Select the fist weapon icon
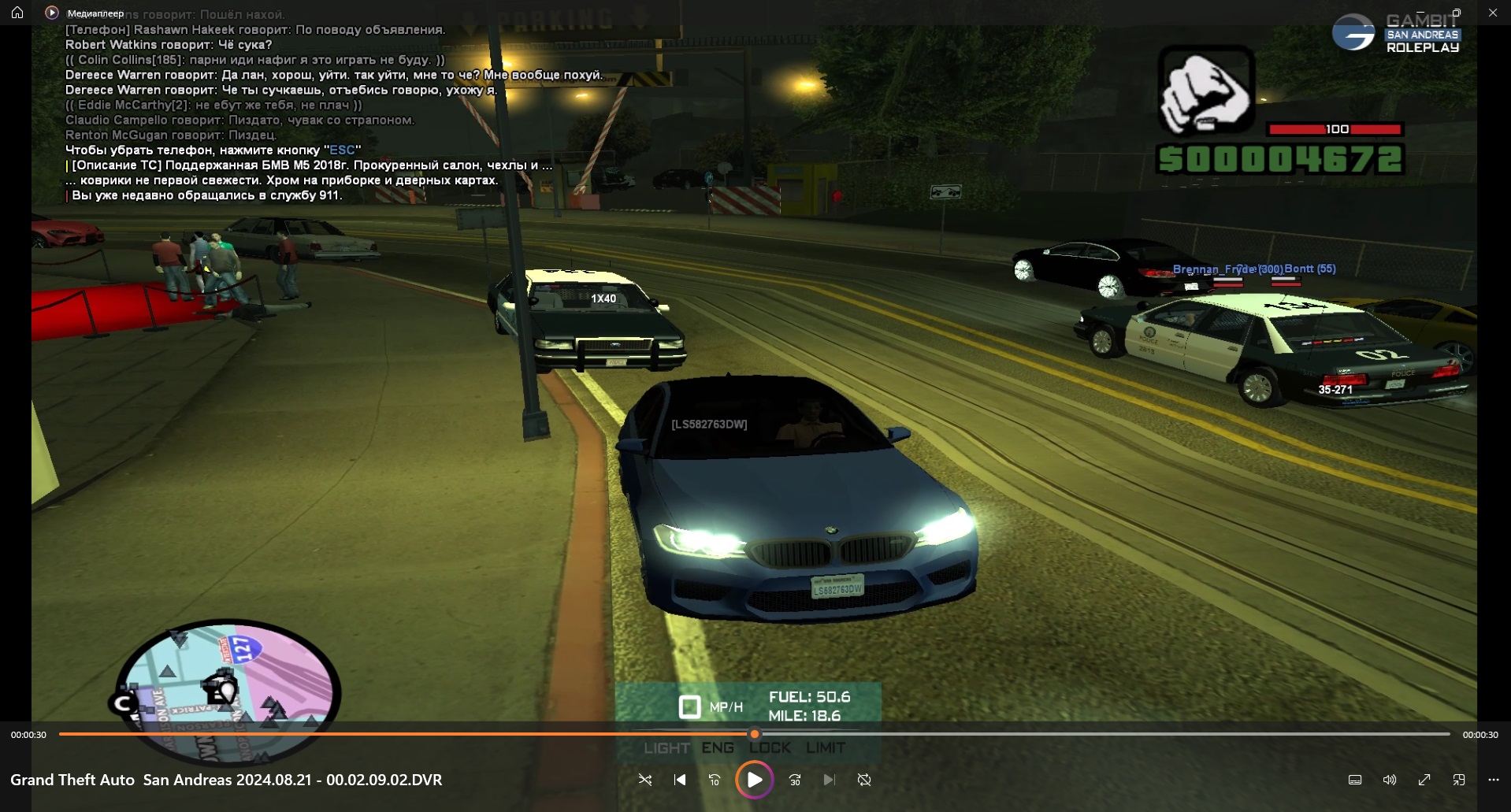This screenshot has height=812, width=1511. click(x=1205, y=92)
